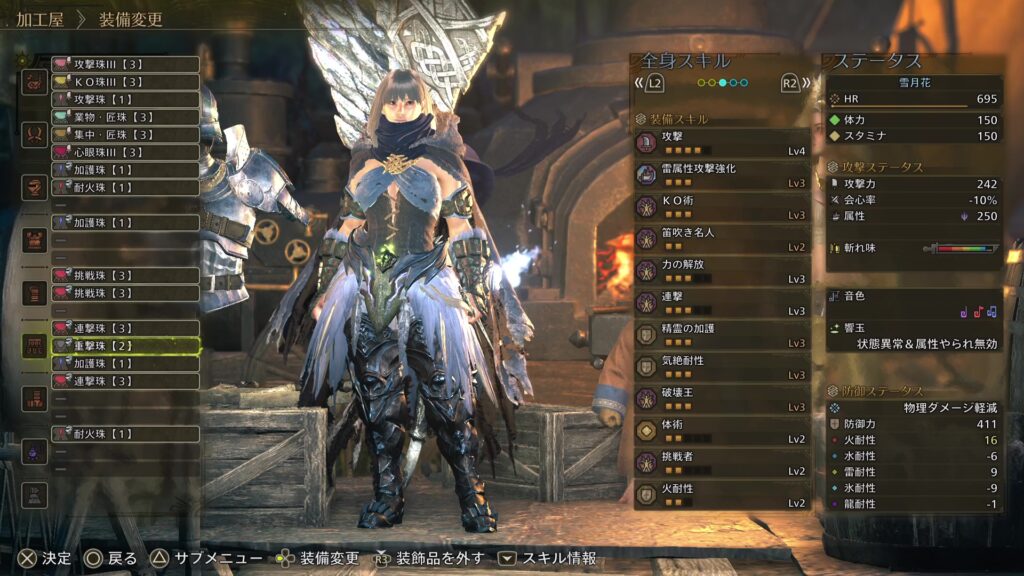The height and width of the screenshot is (576, 1024).
Task: Select the 力の解放 skill row
Action: (x=722, y=271)
